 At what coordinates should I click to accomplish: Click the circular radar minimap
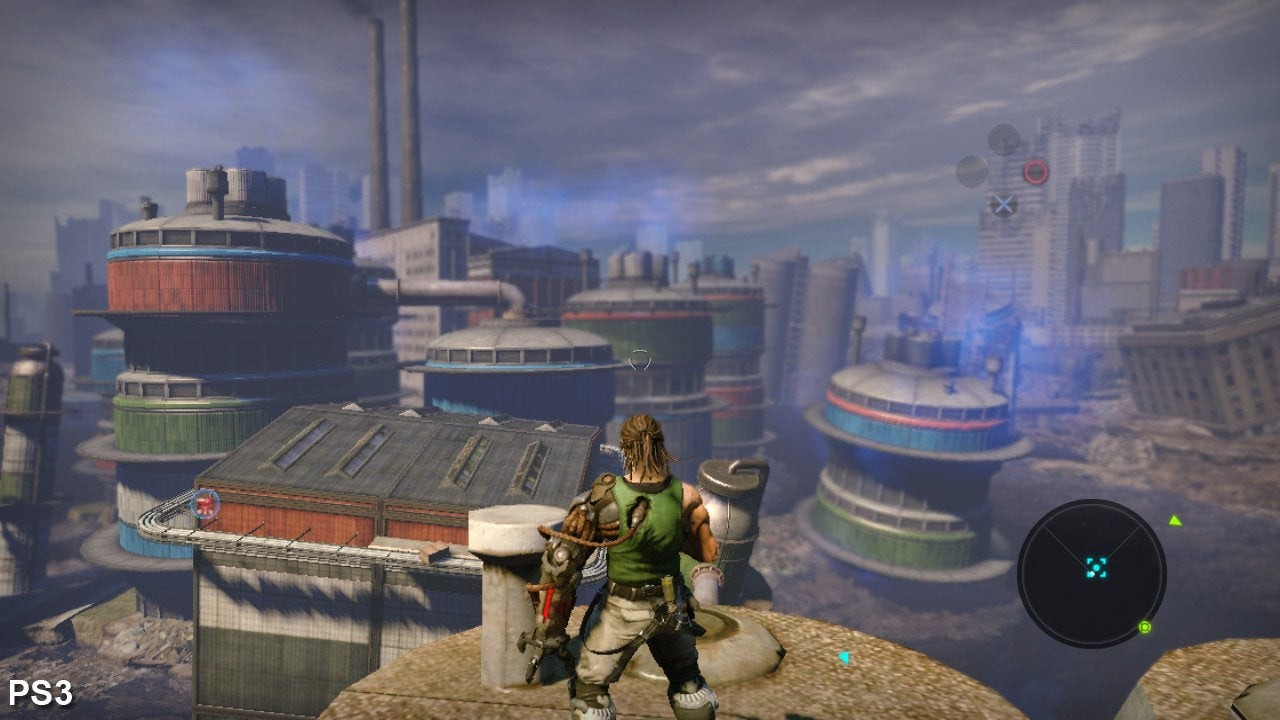tap(1092, 574)
